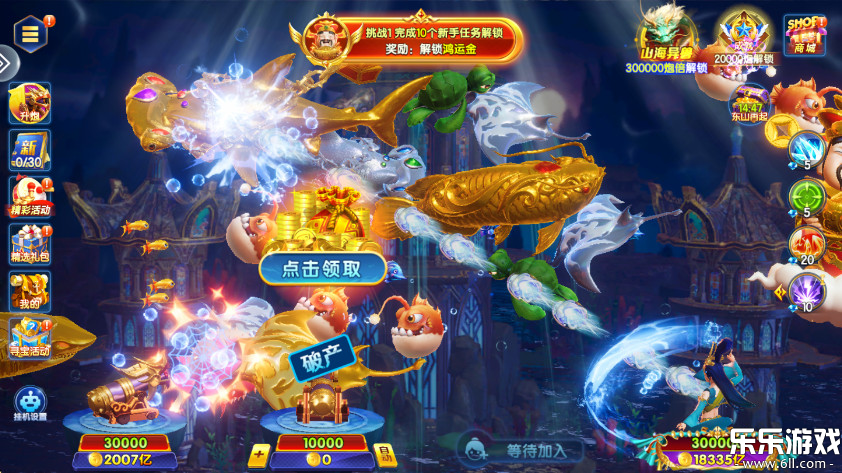The height and width of the screenshot is (473, 842).
Task: Open the 东山再起 timed offer icon
Action: pos(749,103)
